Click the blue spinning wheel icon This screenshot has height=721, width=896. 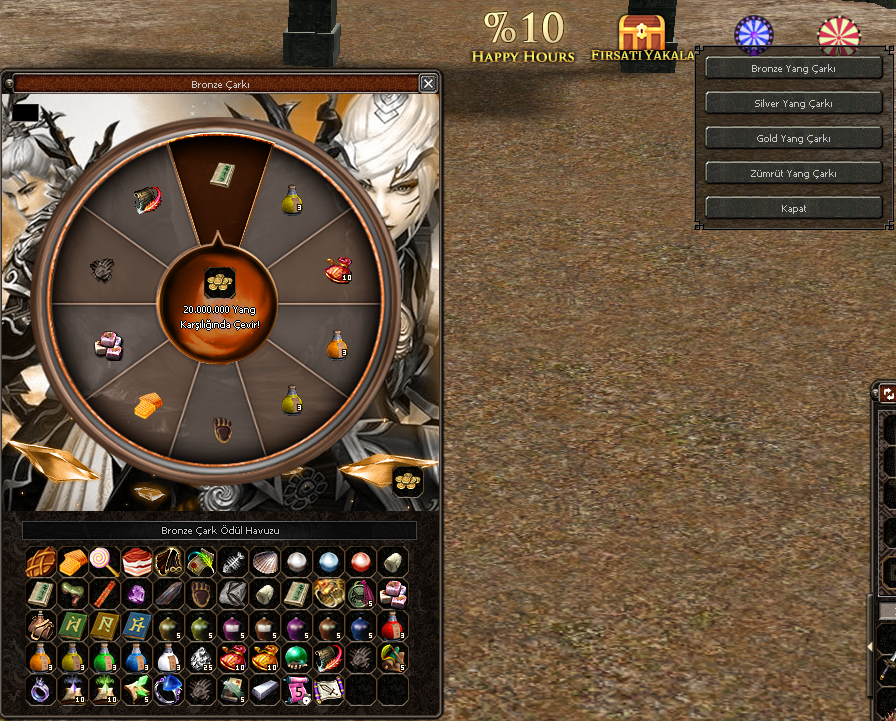(754, 35)
